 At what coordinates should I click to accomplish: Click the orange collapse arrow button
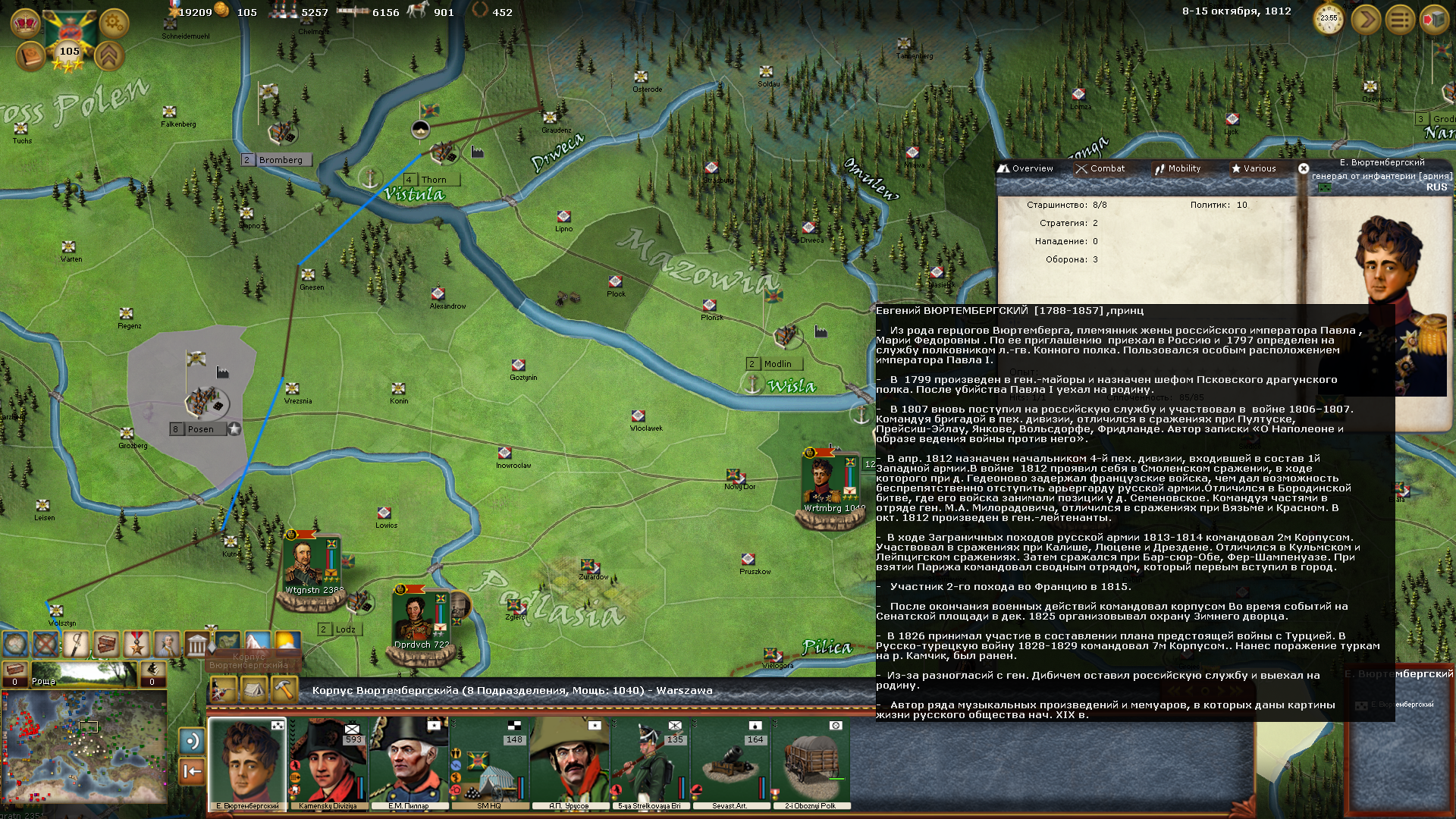192,772
